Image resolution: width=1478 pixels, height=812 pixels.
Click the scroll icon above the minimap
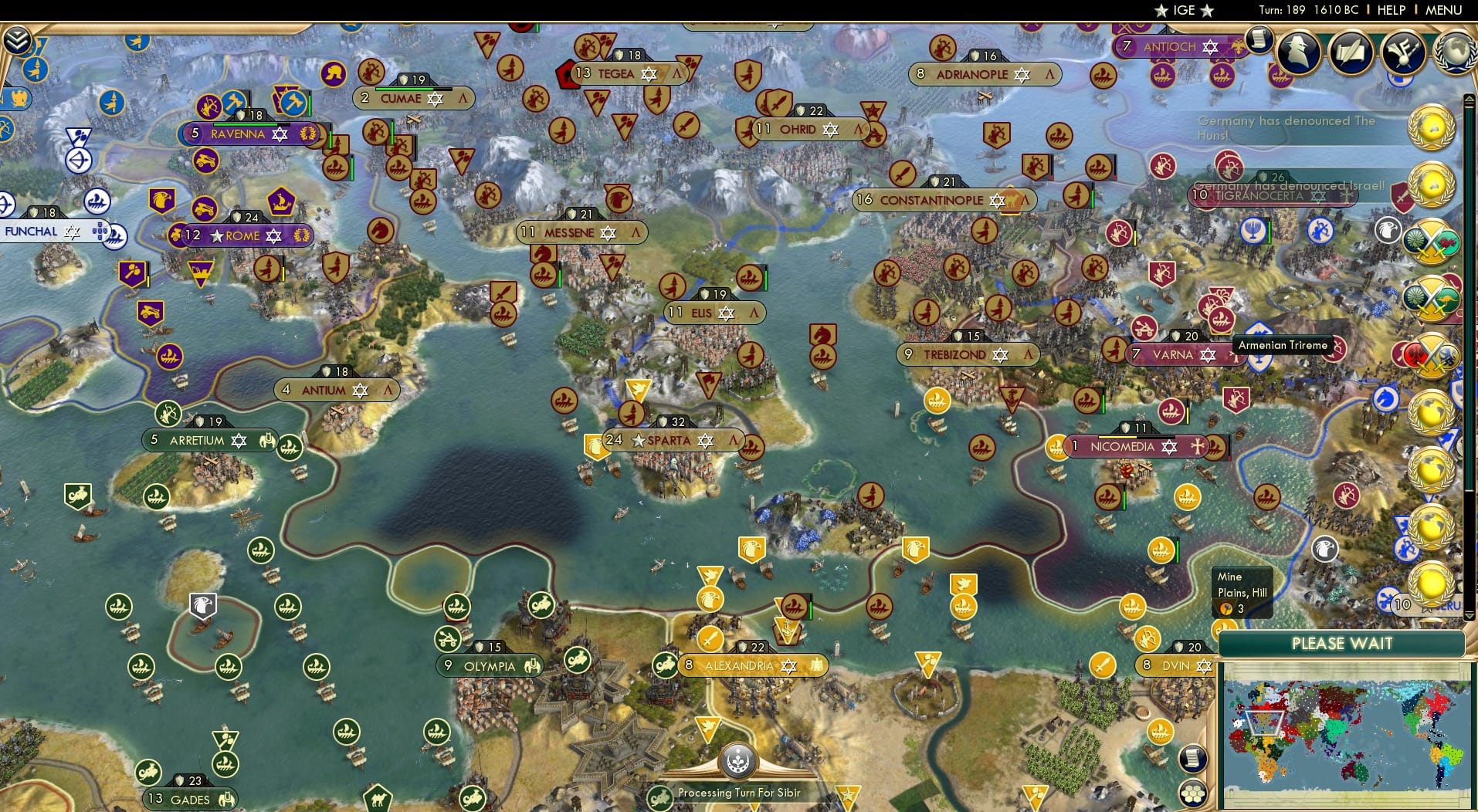pyautogui.click(x=1192, y=758)
